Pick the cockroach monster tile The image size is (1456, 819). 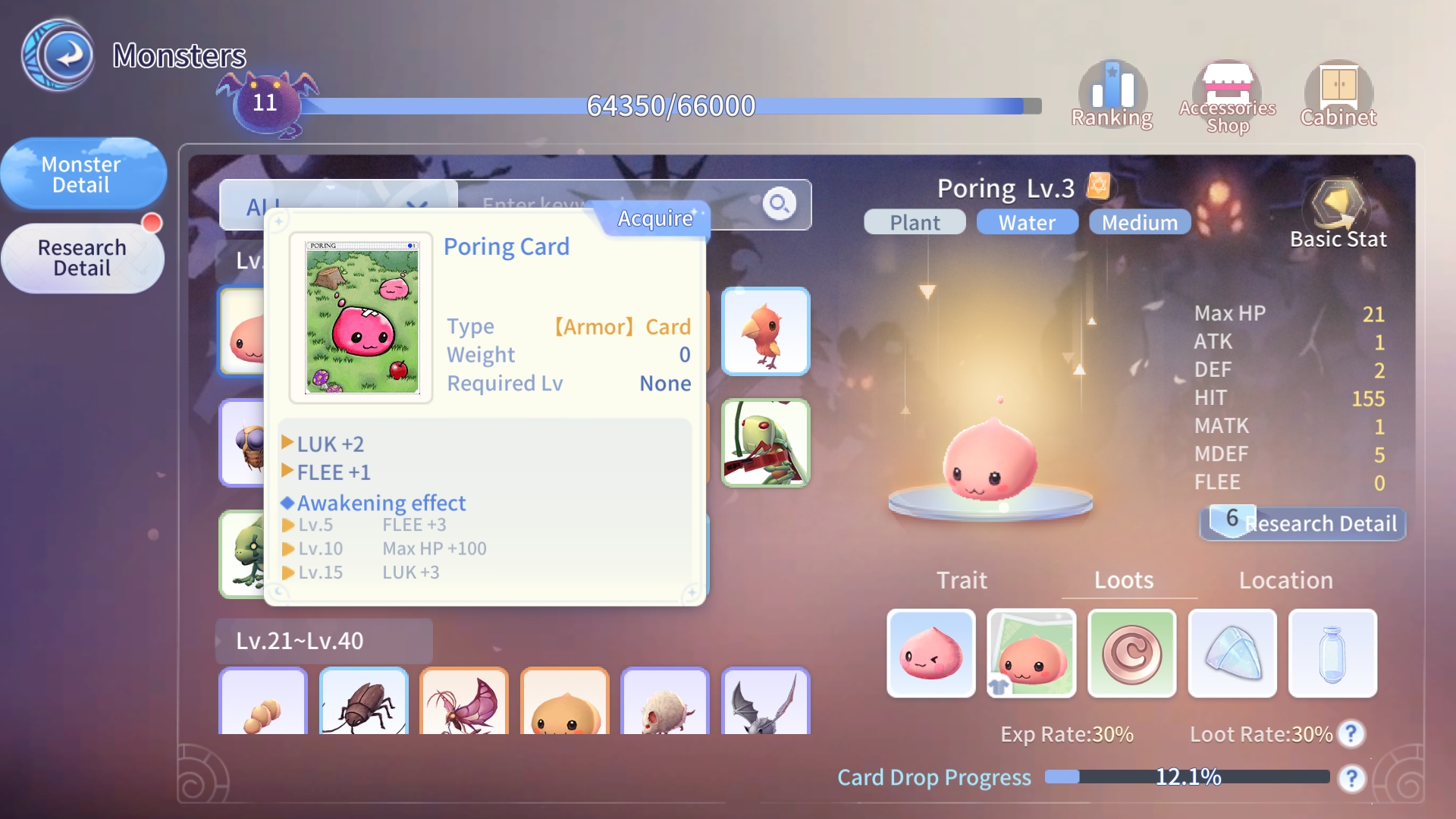coord(364,702)
